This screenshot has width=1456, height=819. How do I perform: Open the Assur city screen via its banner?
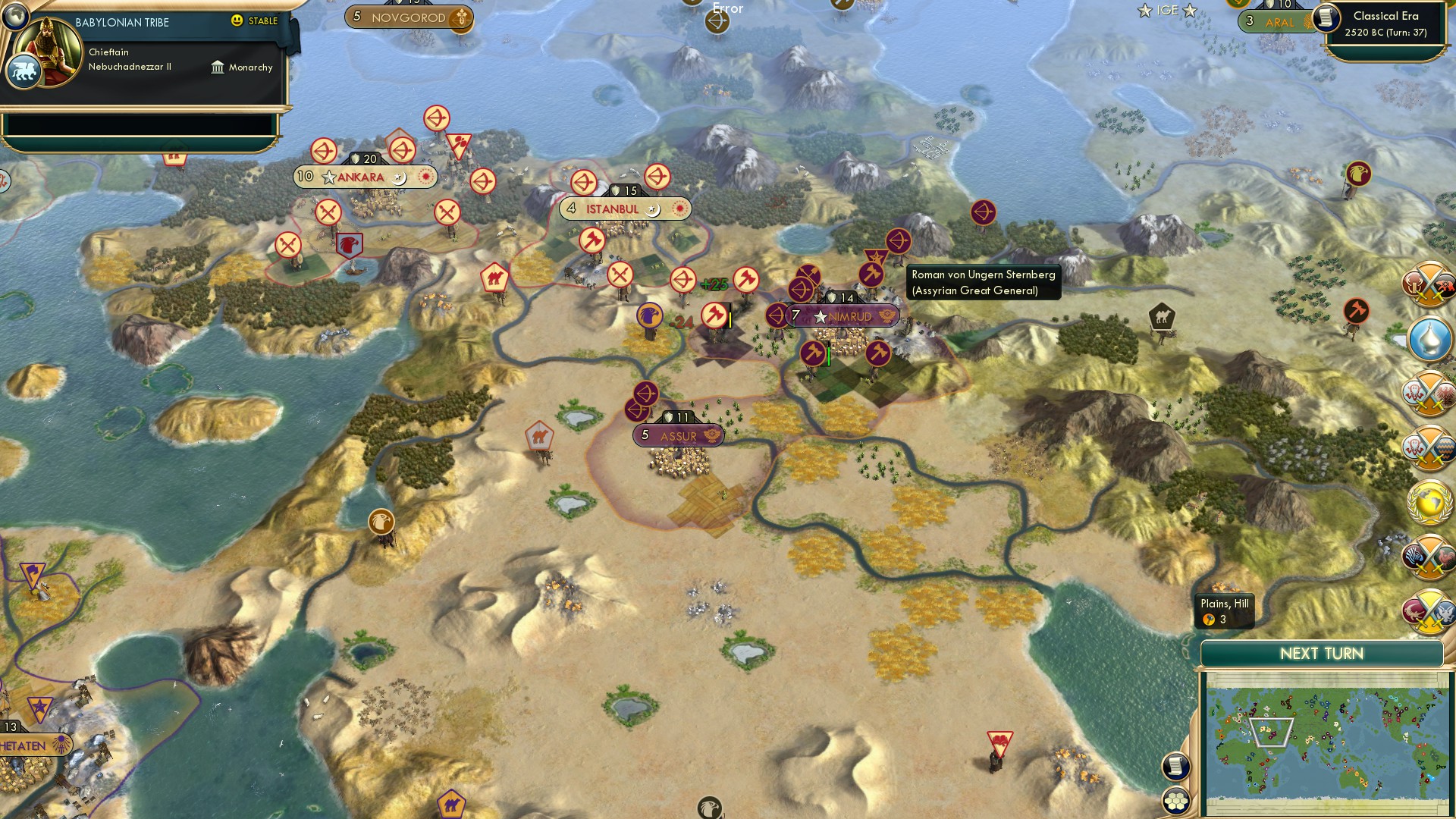[x=677, y=436]
